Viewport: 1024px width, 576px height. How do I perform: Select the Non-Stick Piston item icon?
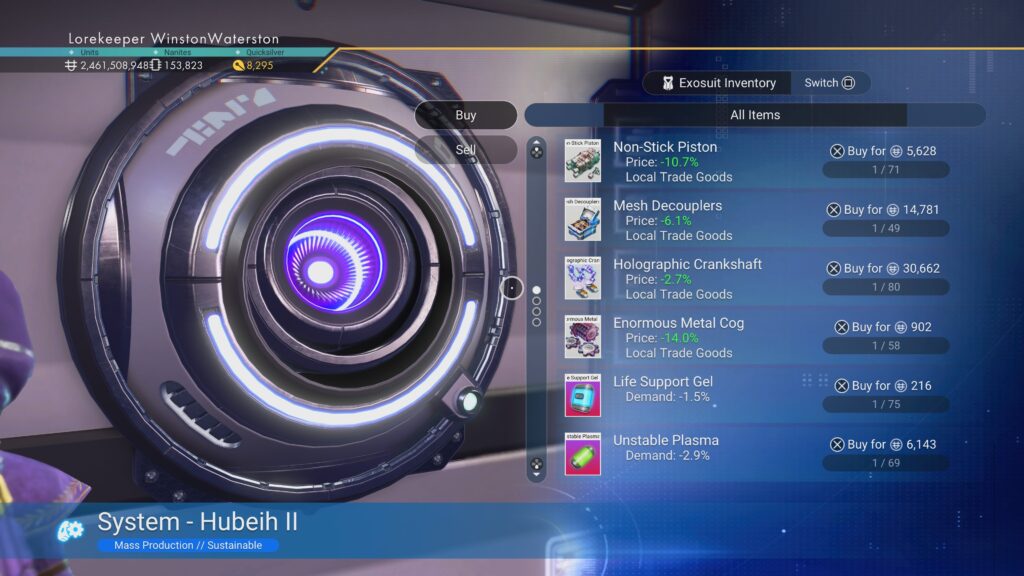pyautogui.click(x=582, y=161)
